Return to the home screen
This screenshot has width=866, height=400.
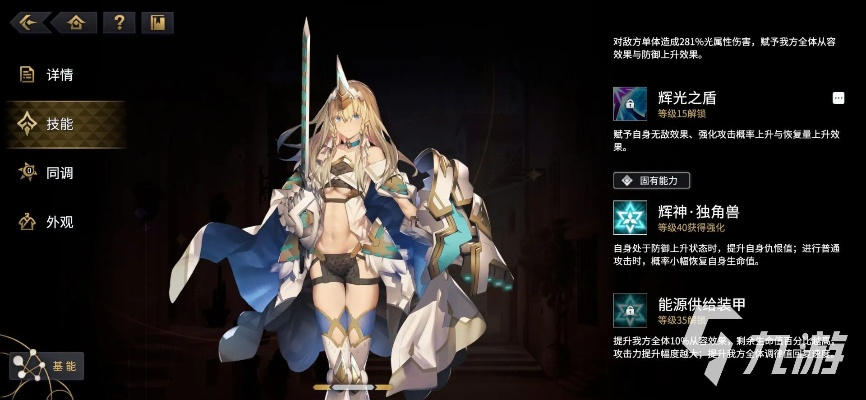(x=75, y=22)
